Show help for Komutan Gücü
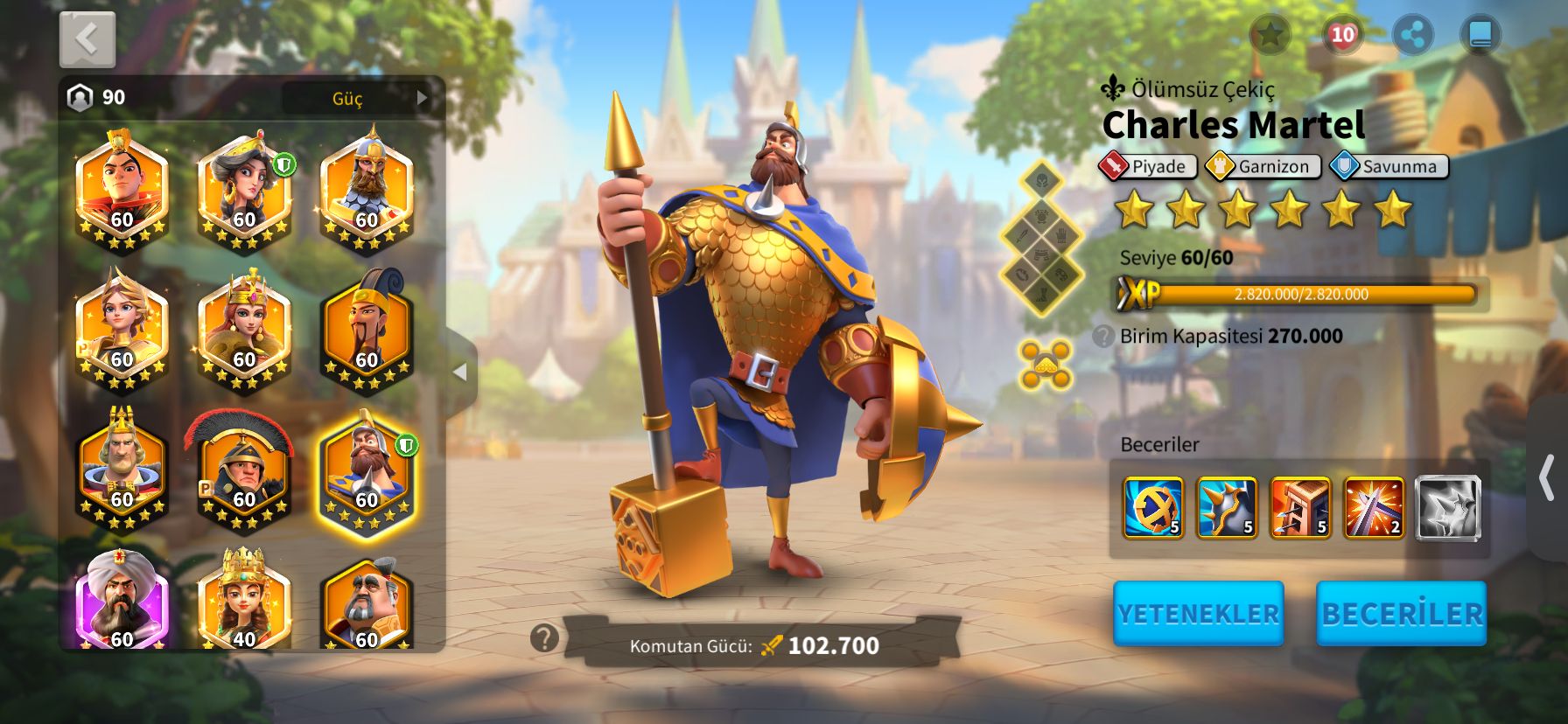 pyautogui.click(x=544, y=638)
